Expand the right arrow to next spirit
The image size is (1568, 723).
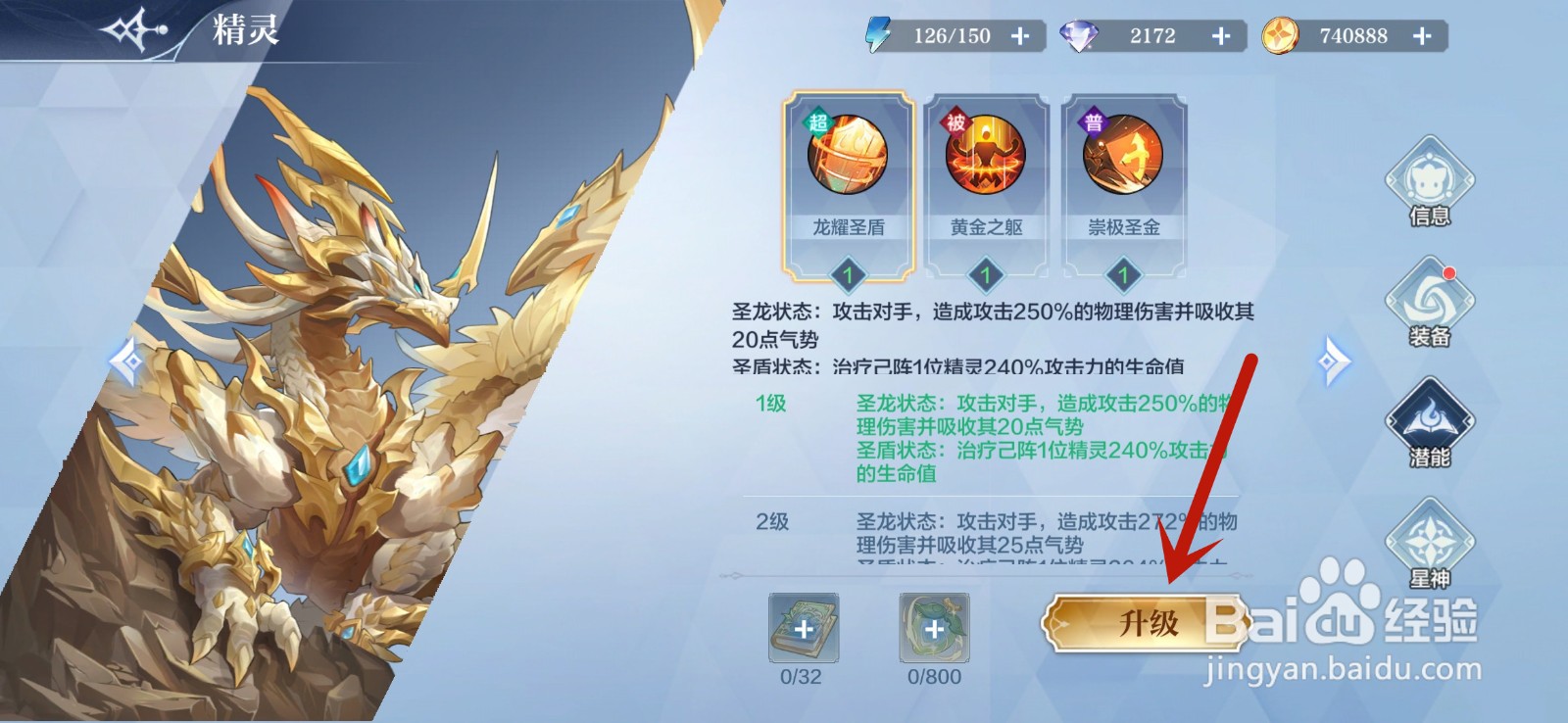coord(1333,361)
